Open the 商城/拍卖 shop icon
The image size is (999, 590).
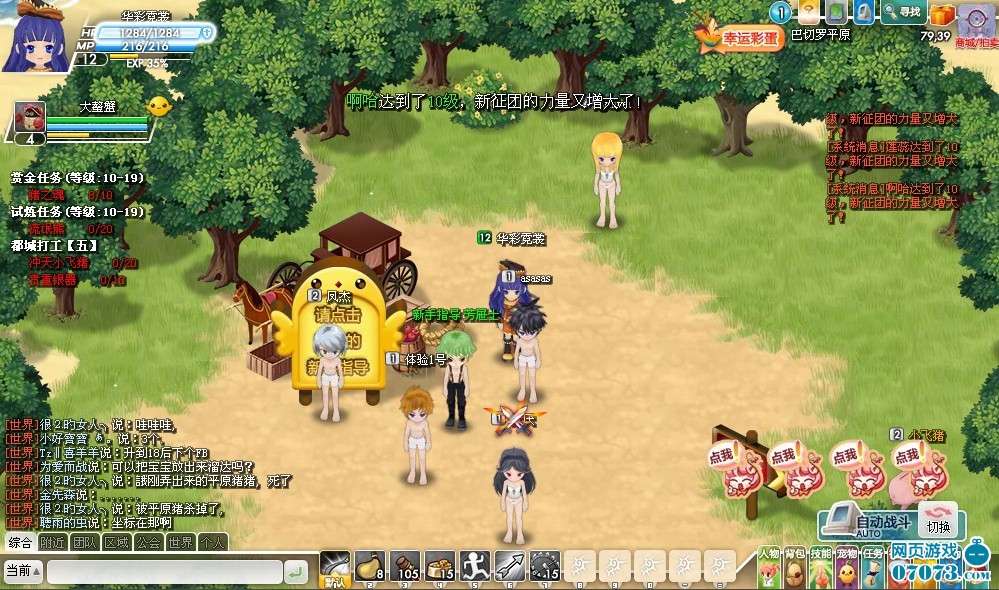tap(975, 24)
